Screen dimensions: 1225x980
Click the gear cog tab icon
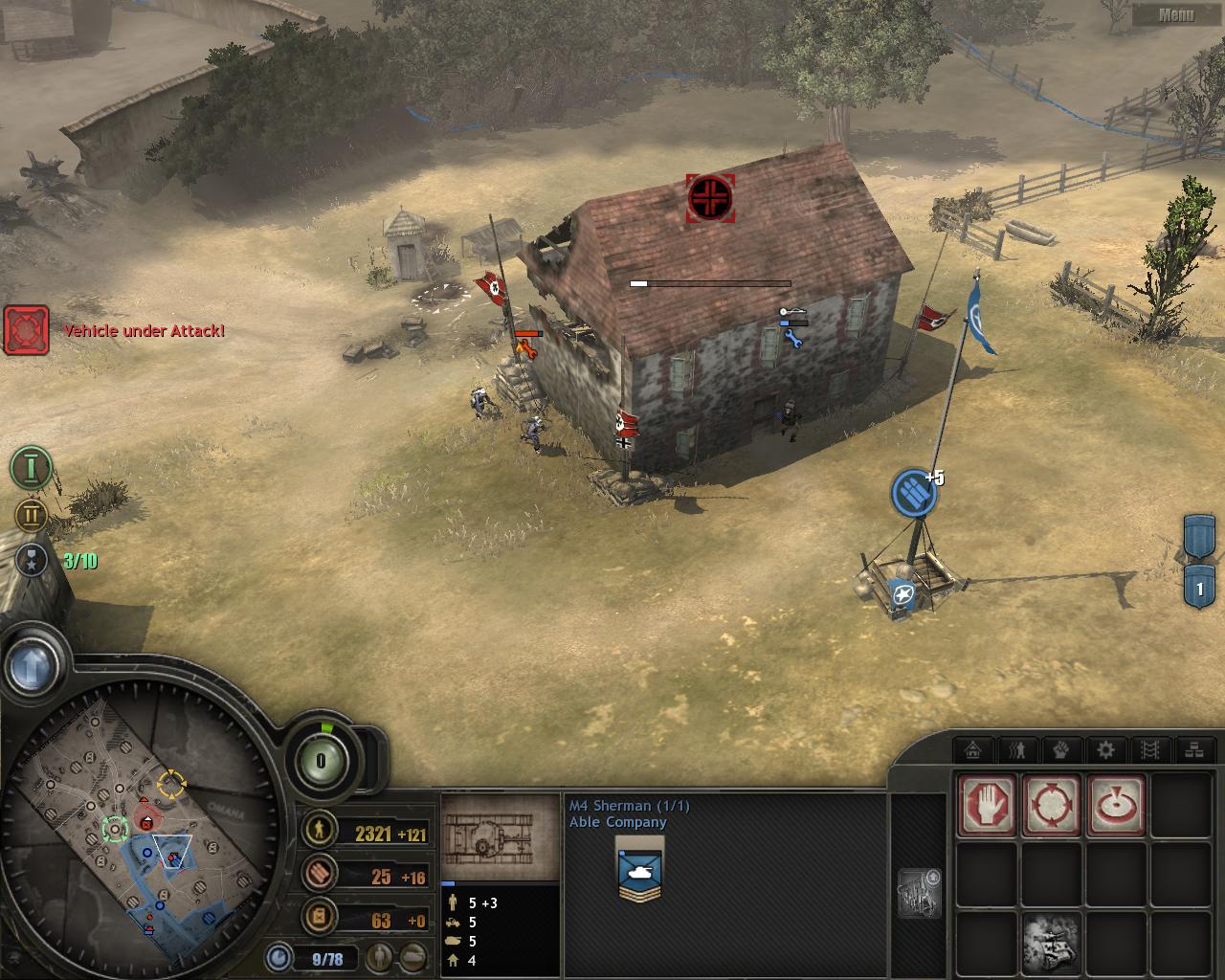click(x=1105, y=749)
